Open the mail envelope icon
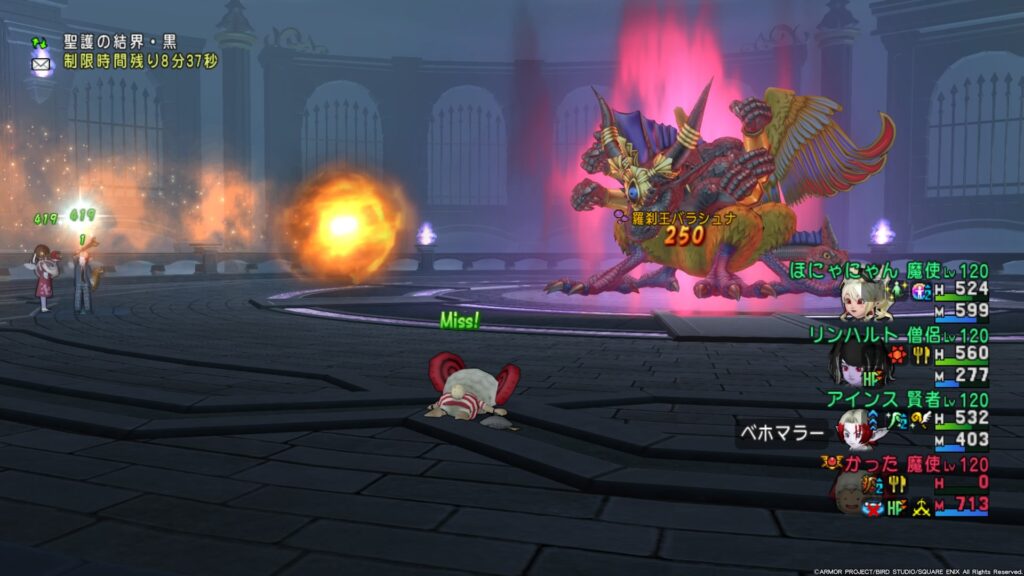Image resolution: width=1024 pixels, height=576 pixels. click(41, 63)
